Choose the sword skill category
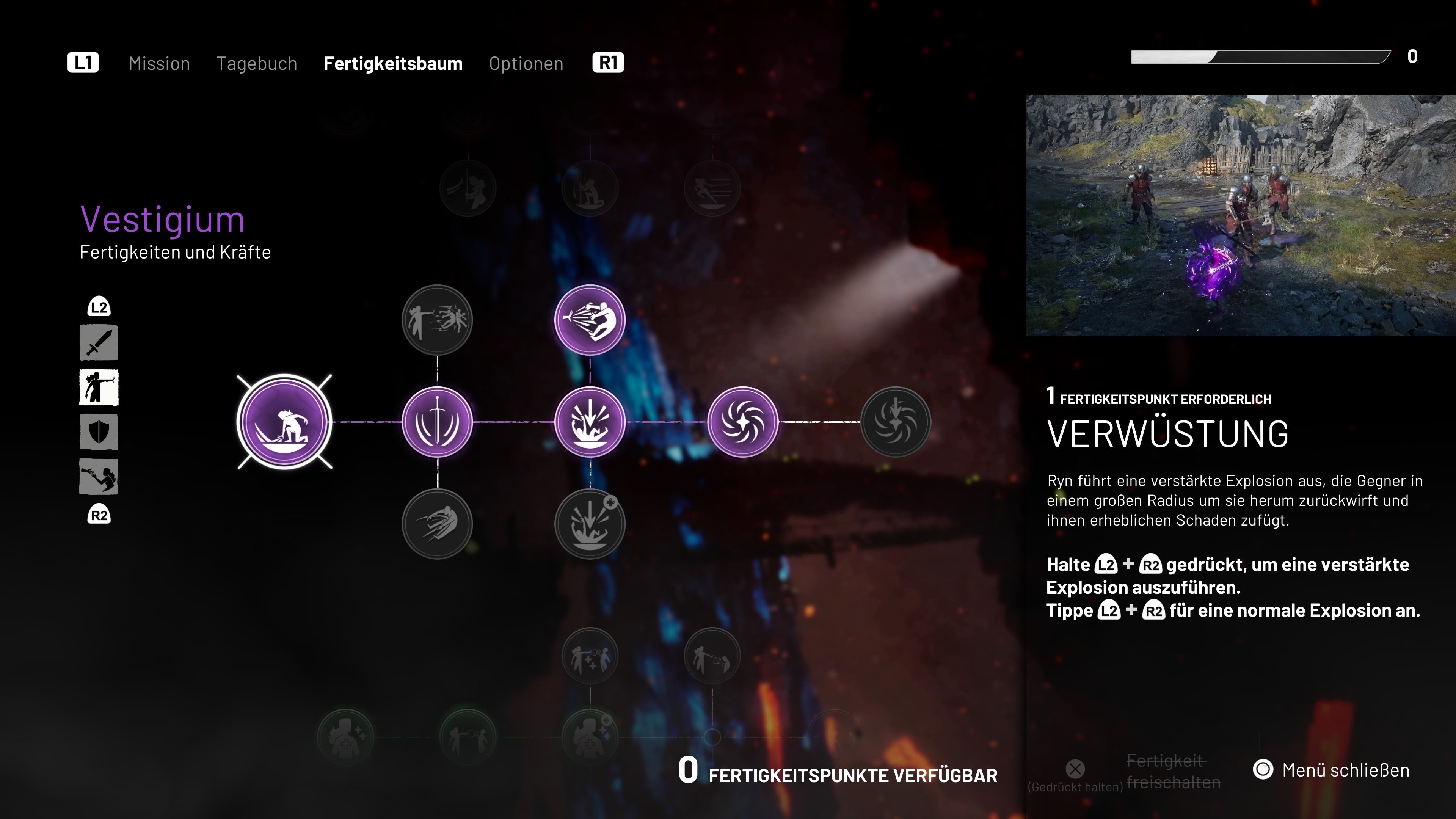1456x819 pixels. coord(99,342)
